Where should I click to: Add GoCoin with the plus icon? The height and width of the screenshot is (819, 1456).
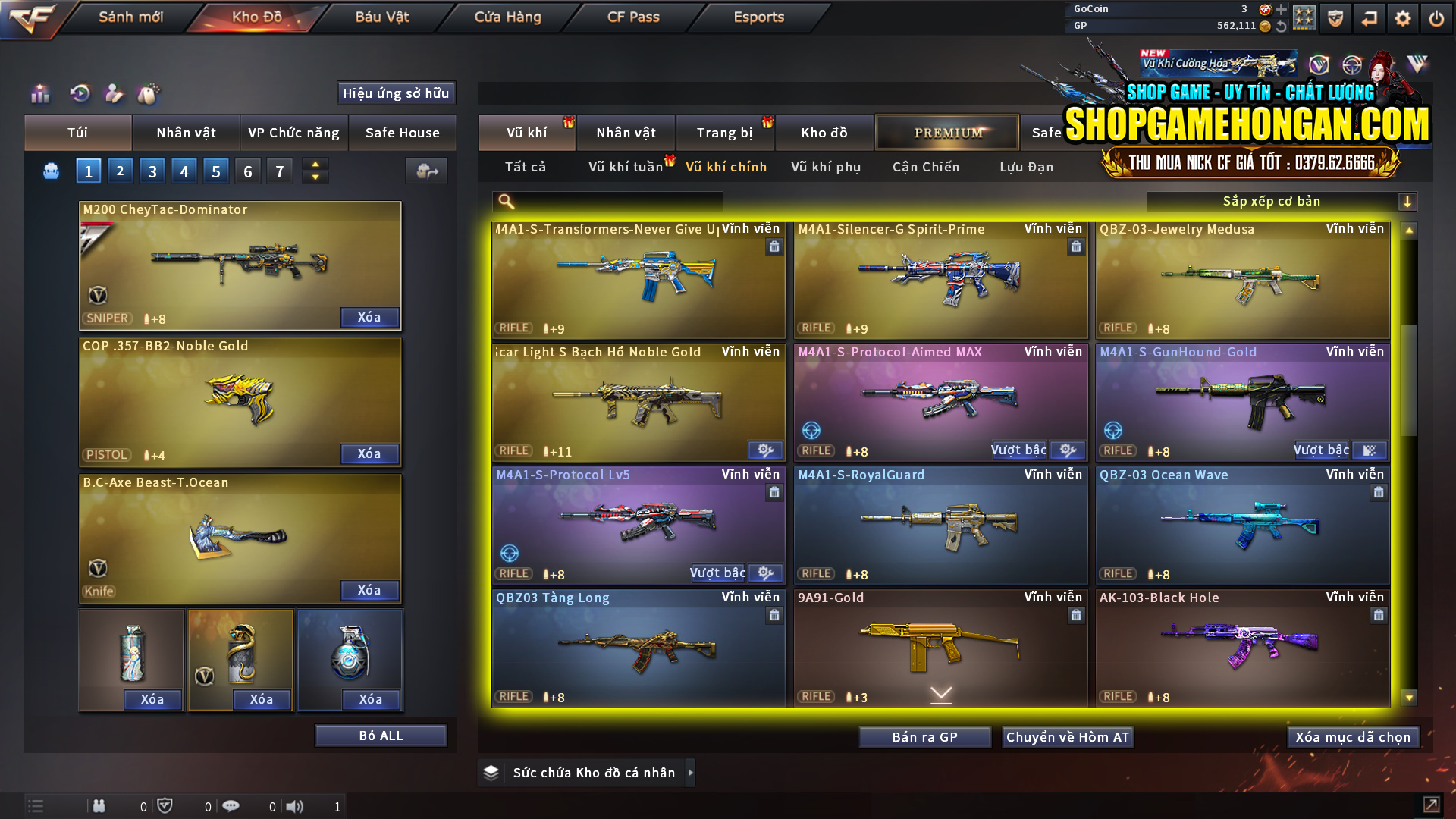click(x=1282, y=10)
